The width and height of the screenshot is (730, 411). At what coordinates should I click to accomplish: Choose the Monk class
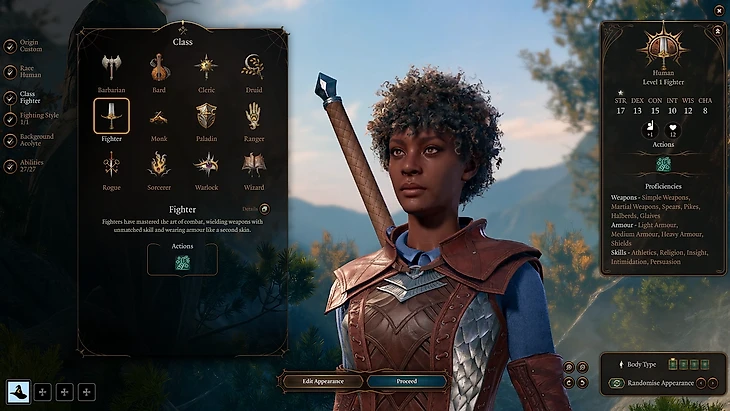coord(158,116)
